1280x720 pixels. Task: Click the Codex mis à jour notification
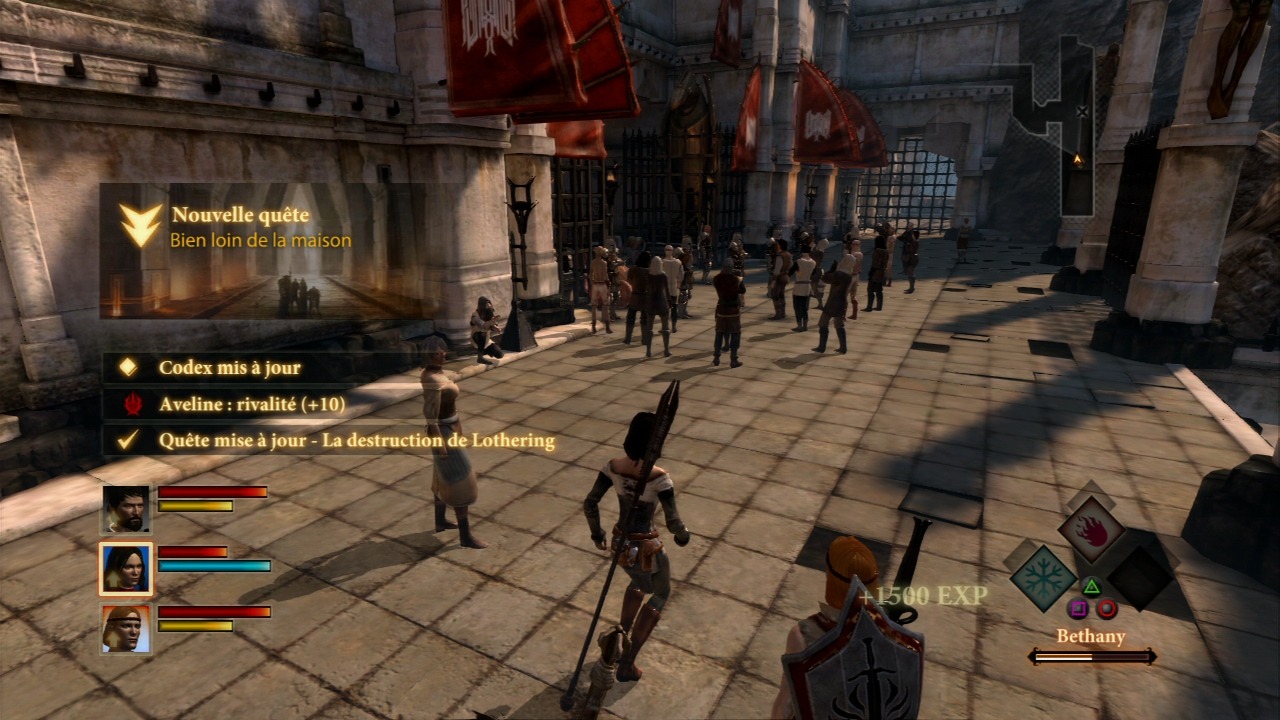(x=229, y=368)
